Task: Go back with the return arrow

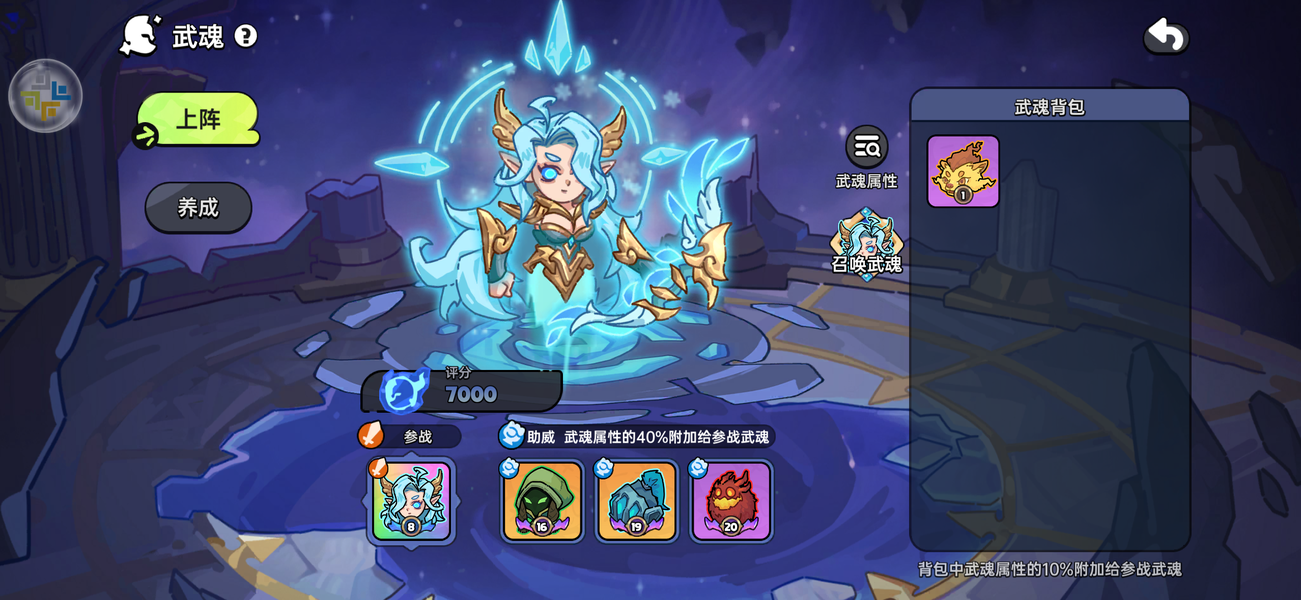Action: click(1166, 37)
